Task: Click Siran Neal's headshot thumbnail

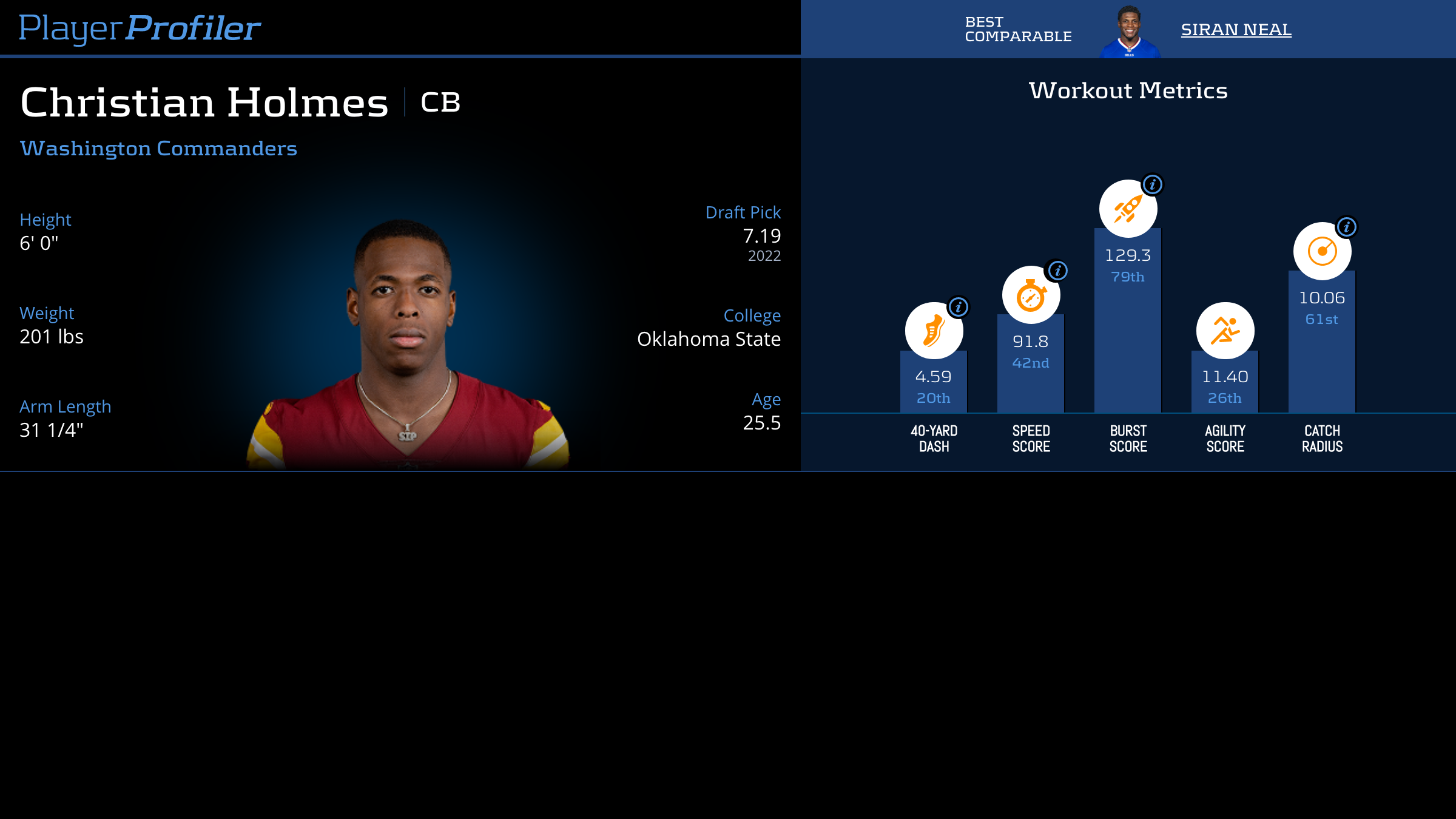Action: (1129, 32)
